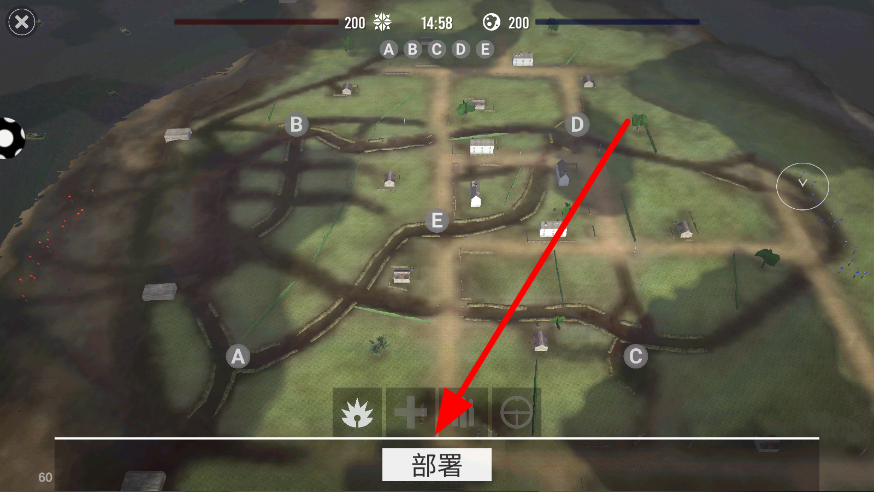Select capture point A on the map
874x492 pixels.
pyautogui.click(x=237, y=355)
